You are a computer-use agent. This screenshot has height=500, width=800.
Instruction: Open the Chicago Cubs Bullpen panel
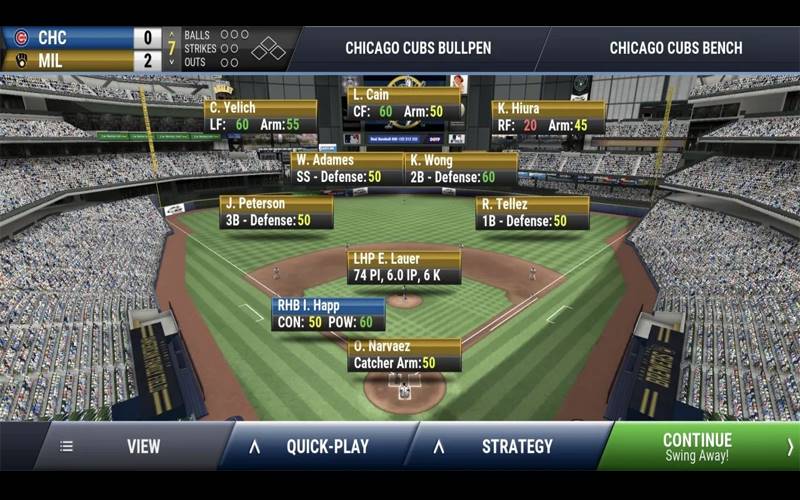pos(418,48)
